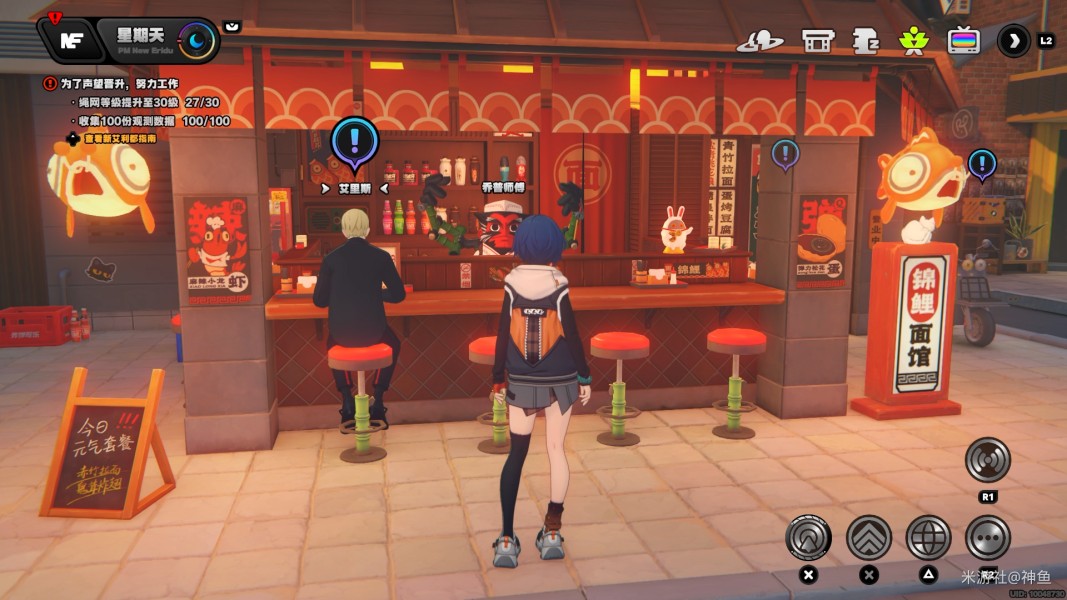Open the quest tracker 为了声望晋升，努力工作

point(118,84)
